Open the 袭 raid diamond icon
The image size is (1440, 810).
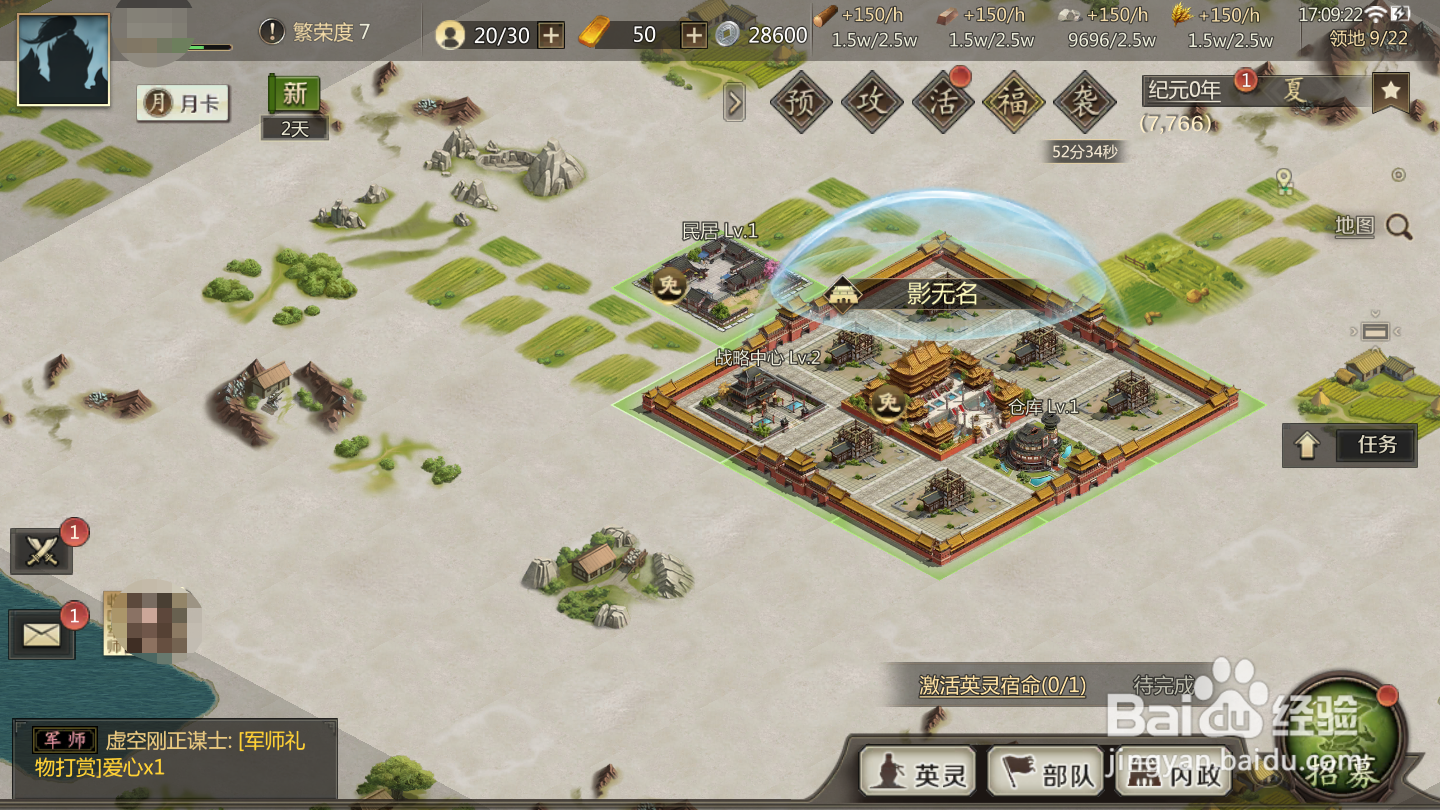point(1085,102)
